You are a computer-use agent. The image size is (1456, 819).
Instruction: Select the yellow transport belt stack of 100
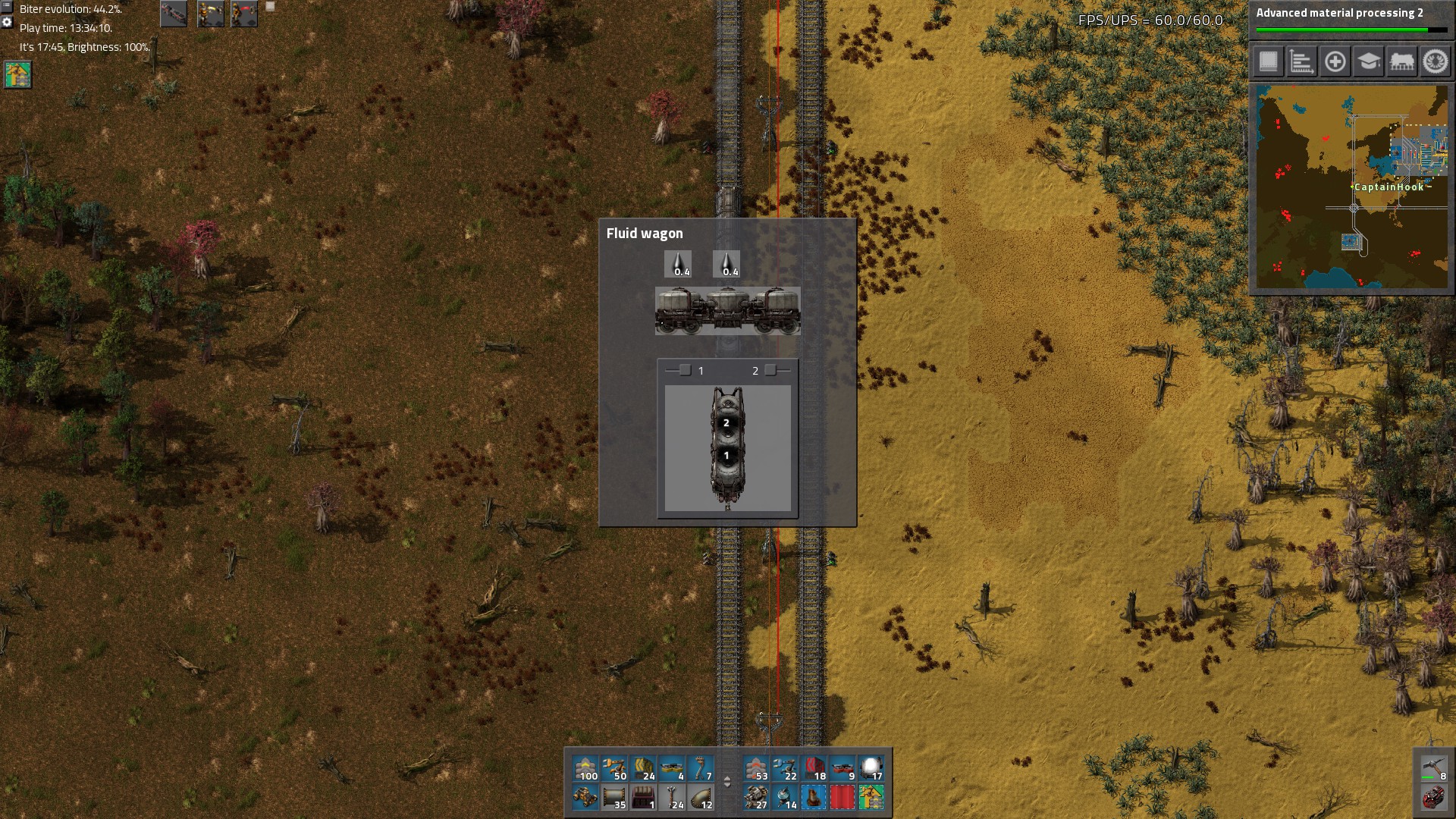(x=585, y=768)
